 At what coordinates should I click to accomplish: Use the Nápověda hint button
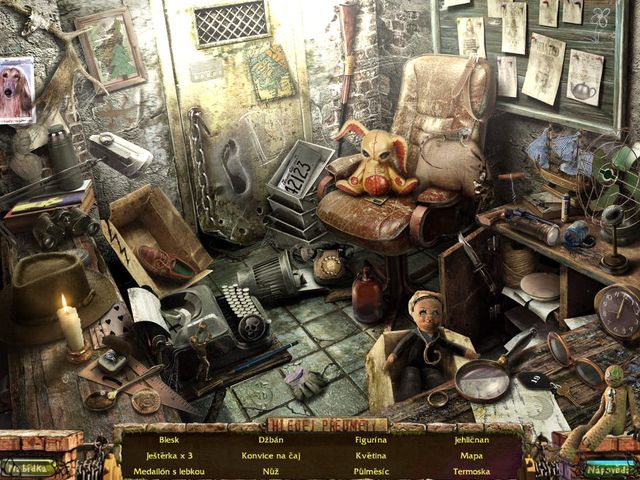[x=609, y=466]
